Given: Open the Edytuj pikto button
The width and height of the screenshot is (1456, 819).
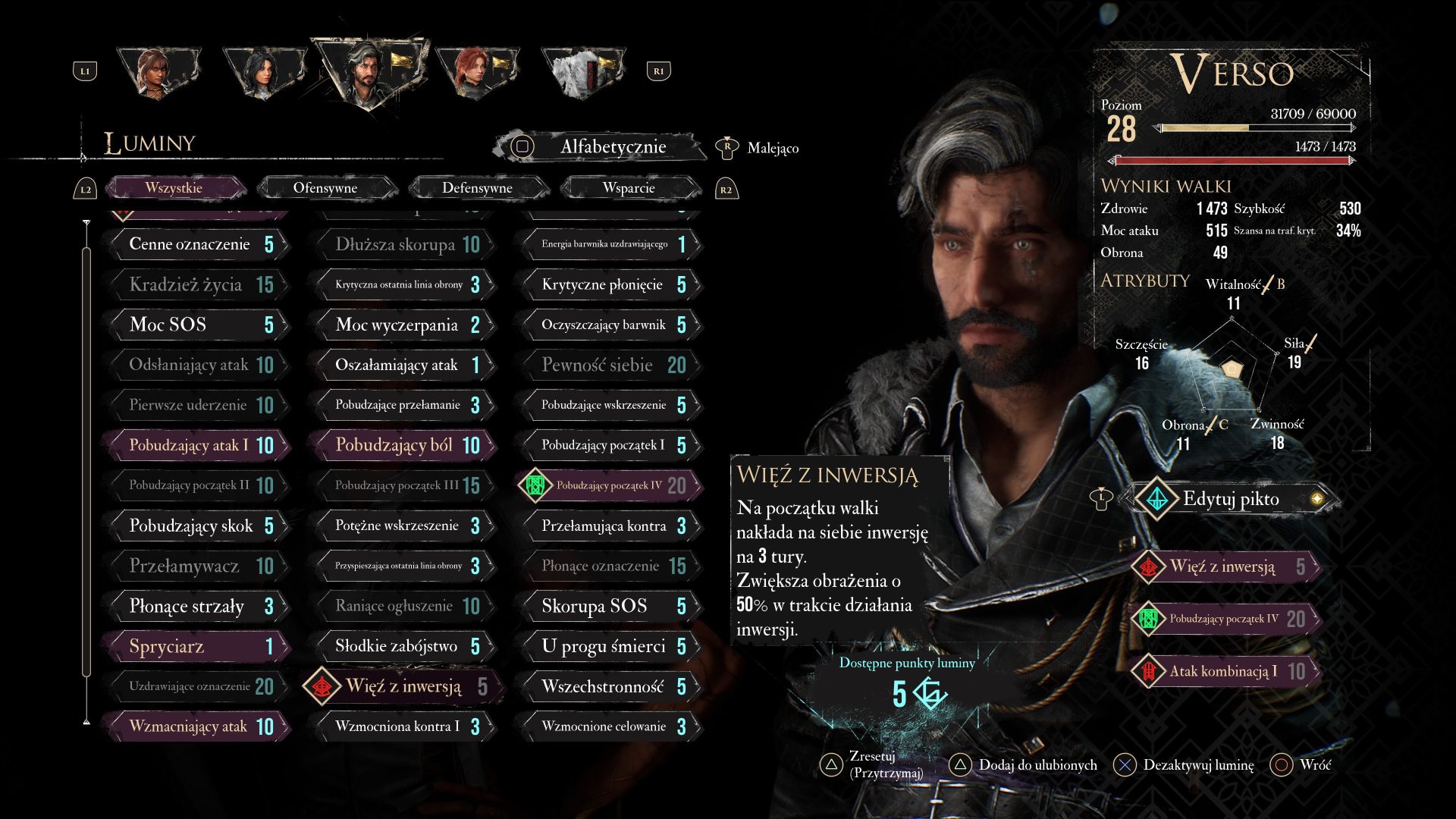Looking at the screenshot, I should 1230,498.
